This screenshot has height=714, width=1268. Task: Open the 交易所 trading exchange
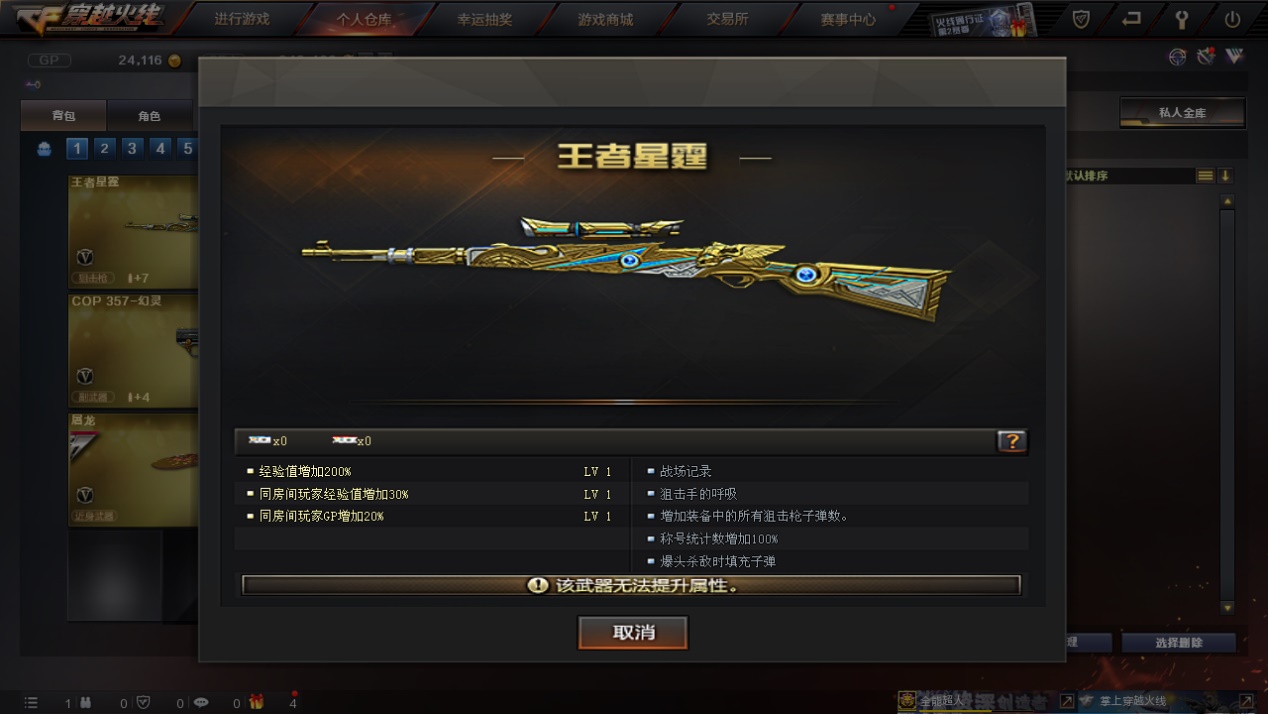click(727, 19)
